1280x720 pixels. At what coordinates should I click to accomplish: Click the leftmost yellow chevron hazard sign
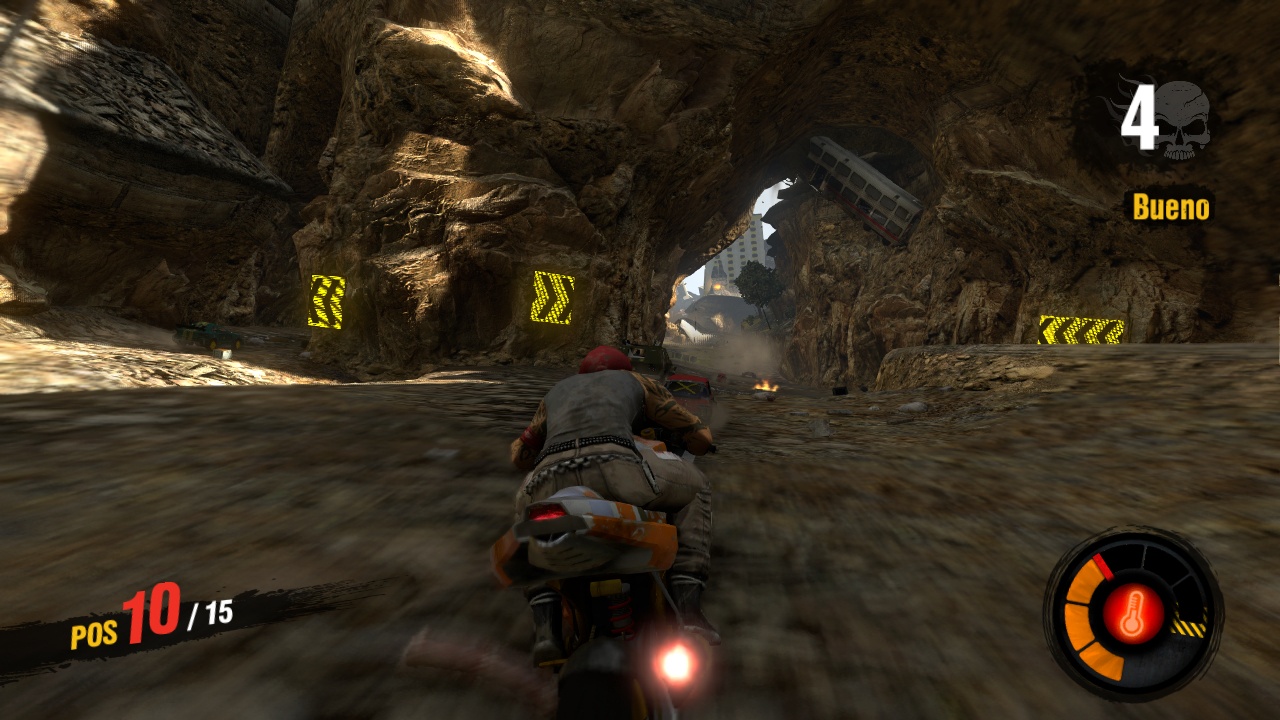coord(329,300)
